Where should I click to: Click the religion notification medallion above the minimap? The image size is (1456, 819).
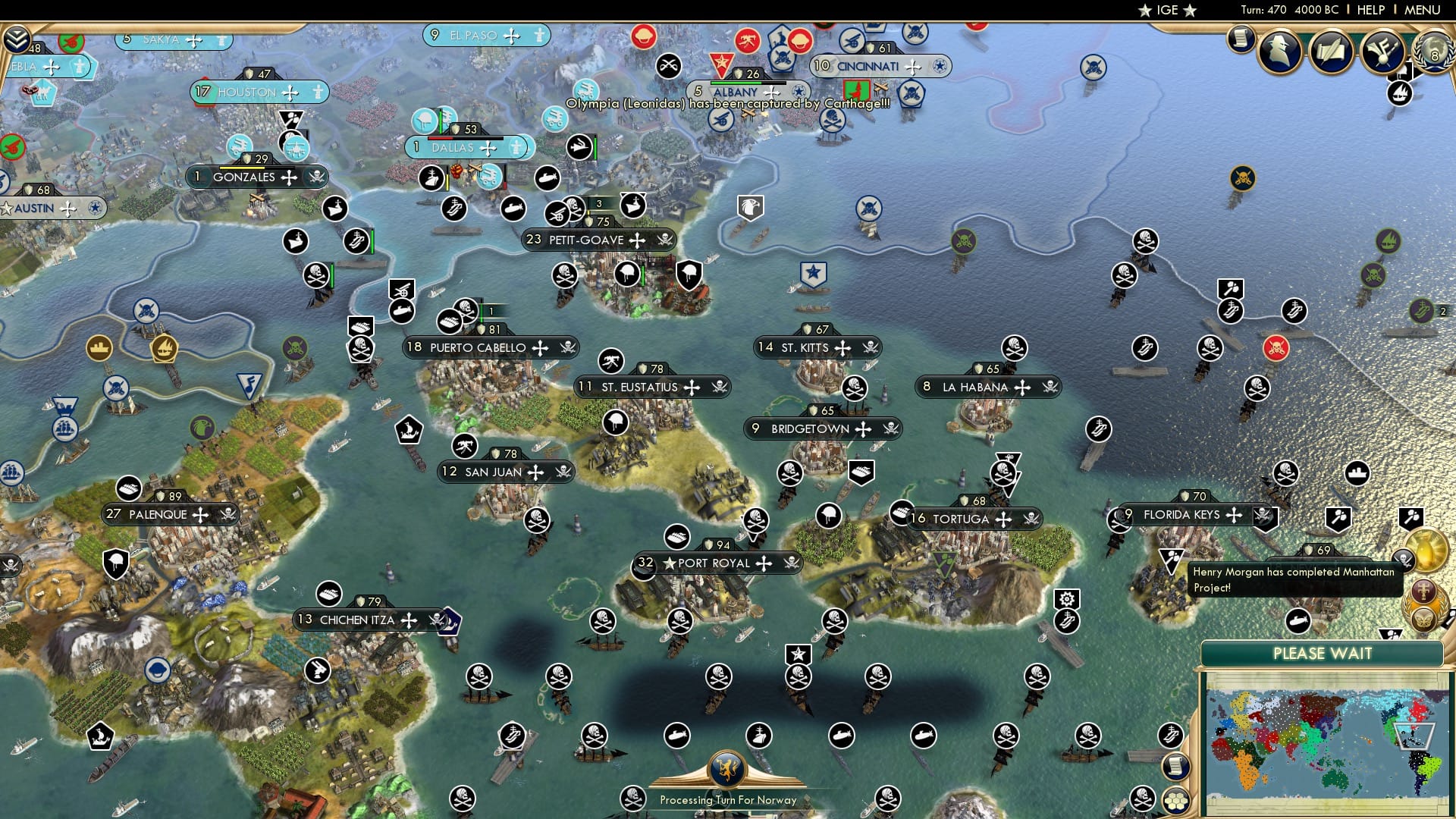[1423, 591]
